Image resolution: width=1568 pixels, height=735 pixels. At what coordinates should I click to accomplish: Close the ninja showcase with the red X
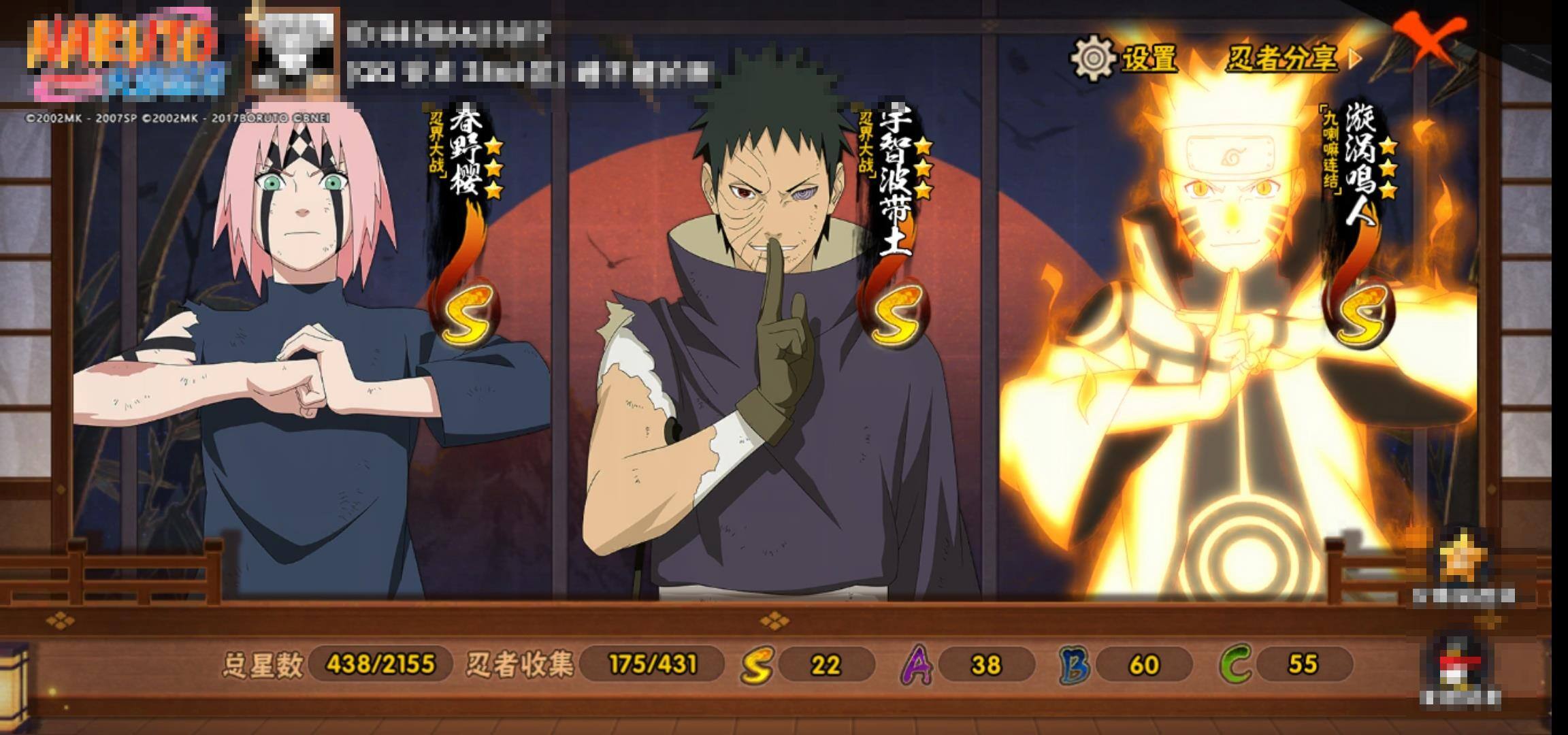(1431, 39)
